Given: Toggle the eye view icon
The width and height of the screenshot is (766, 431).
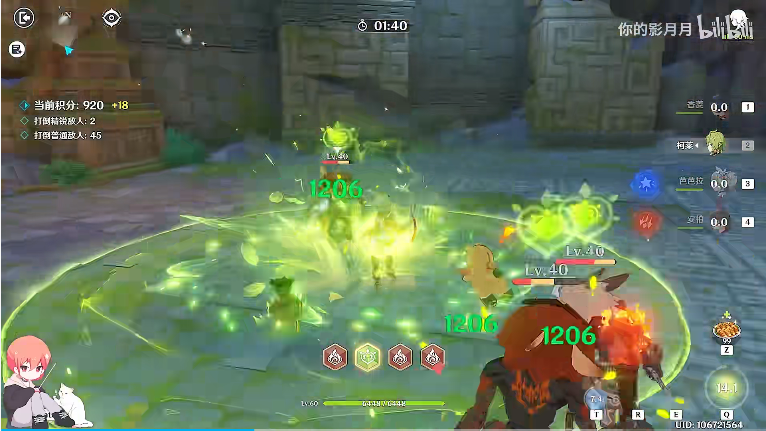Looking at the screenshot, I should (x=111, y=17).
